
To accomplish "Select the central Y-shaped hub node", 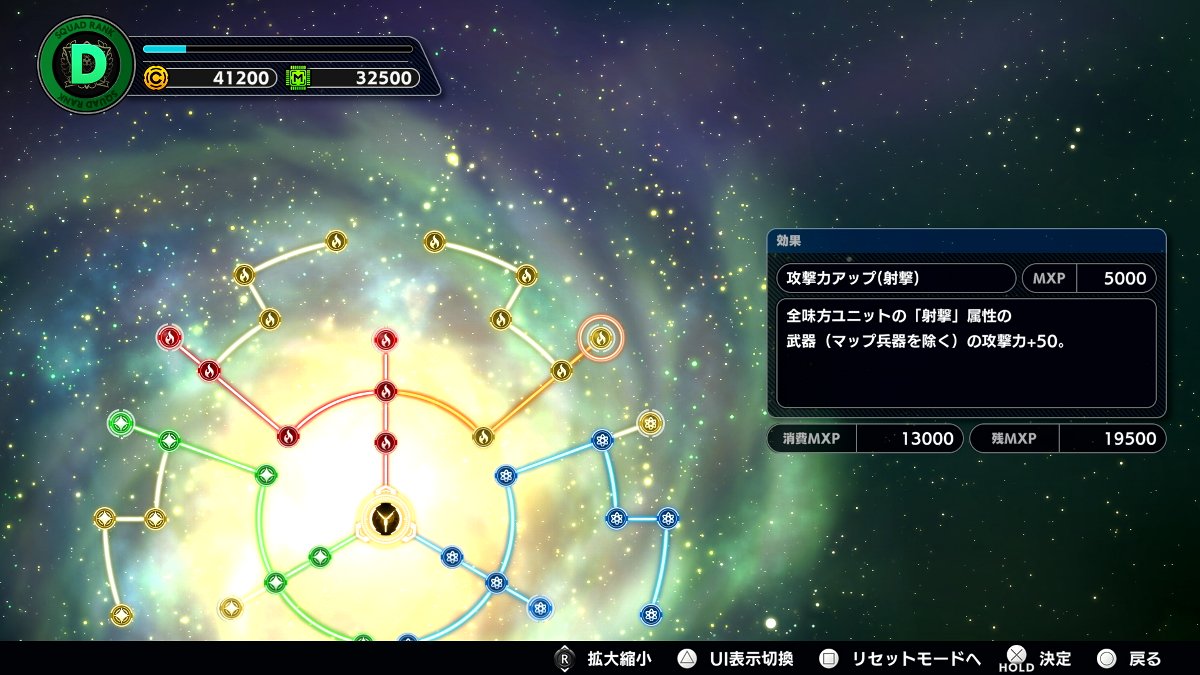I will click(x=386, y=518).
